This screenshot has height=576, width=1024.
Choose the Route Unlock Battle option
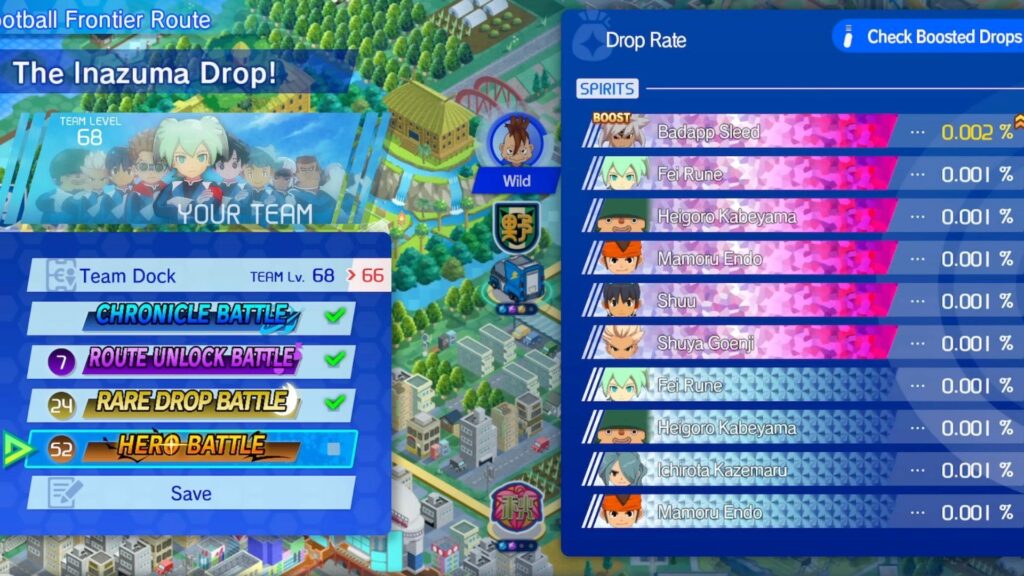[x=193, y=360]
